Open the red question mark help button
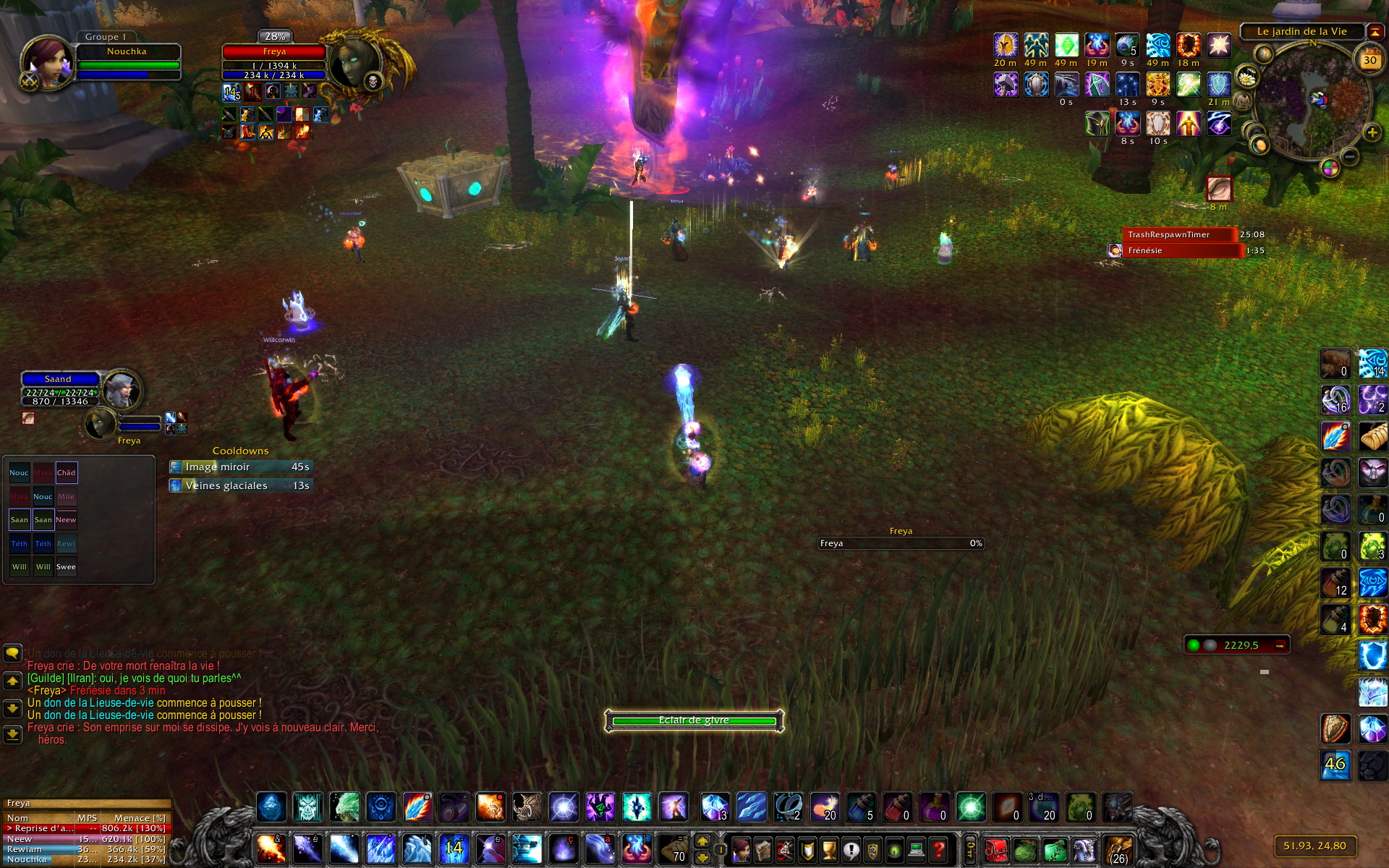The height and width of the screenshot is (868, 1389). point(938,849)
